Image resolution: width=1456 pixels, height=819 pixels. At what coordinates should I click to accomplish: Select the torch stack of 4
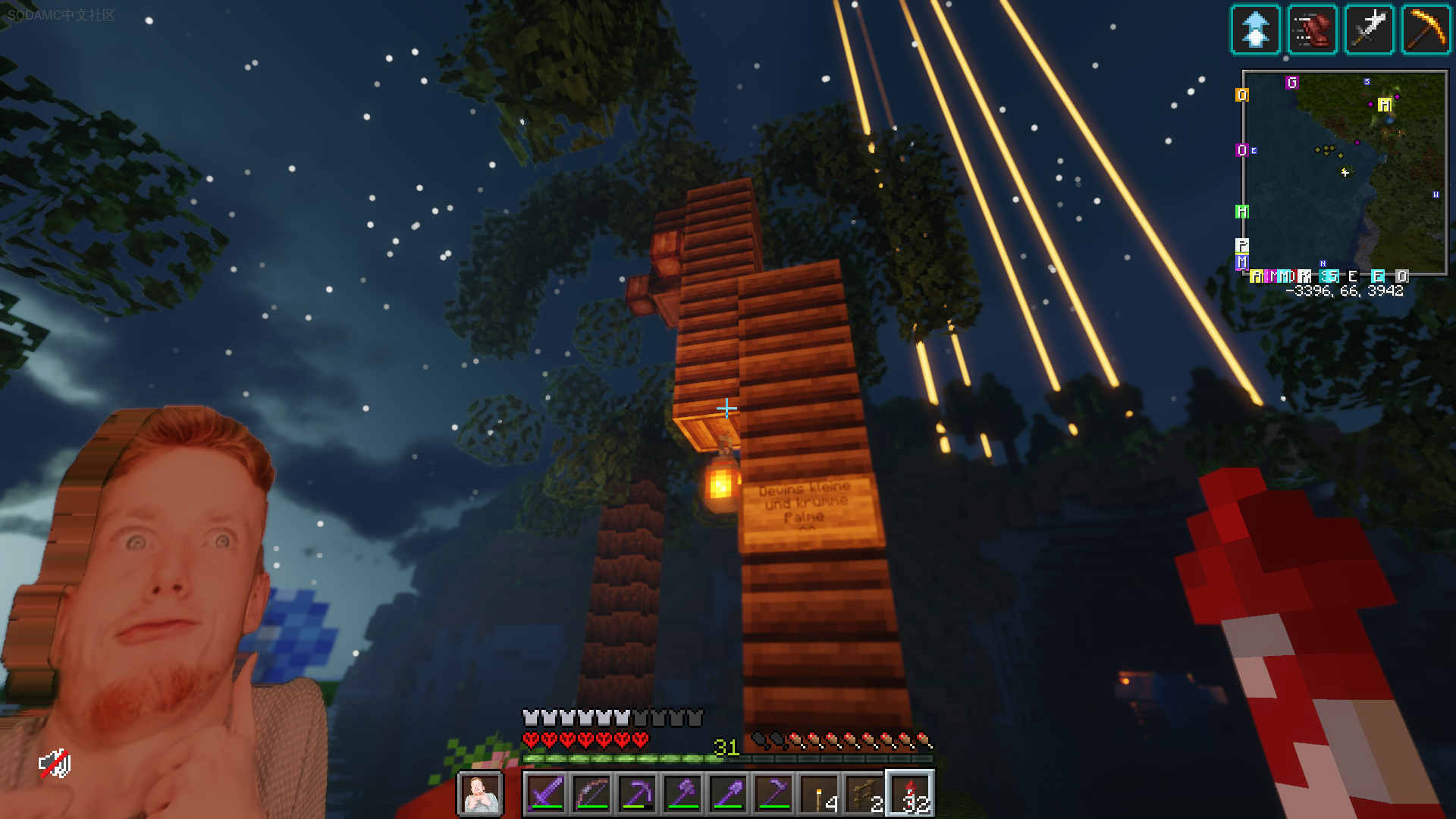coord(820,794)
